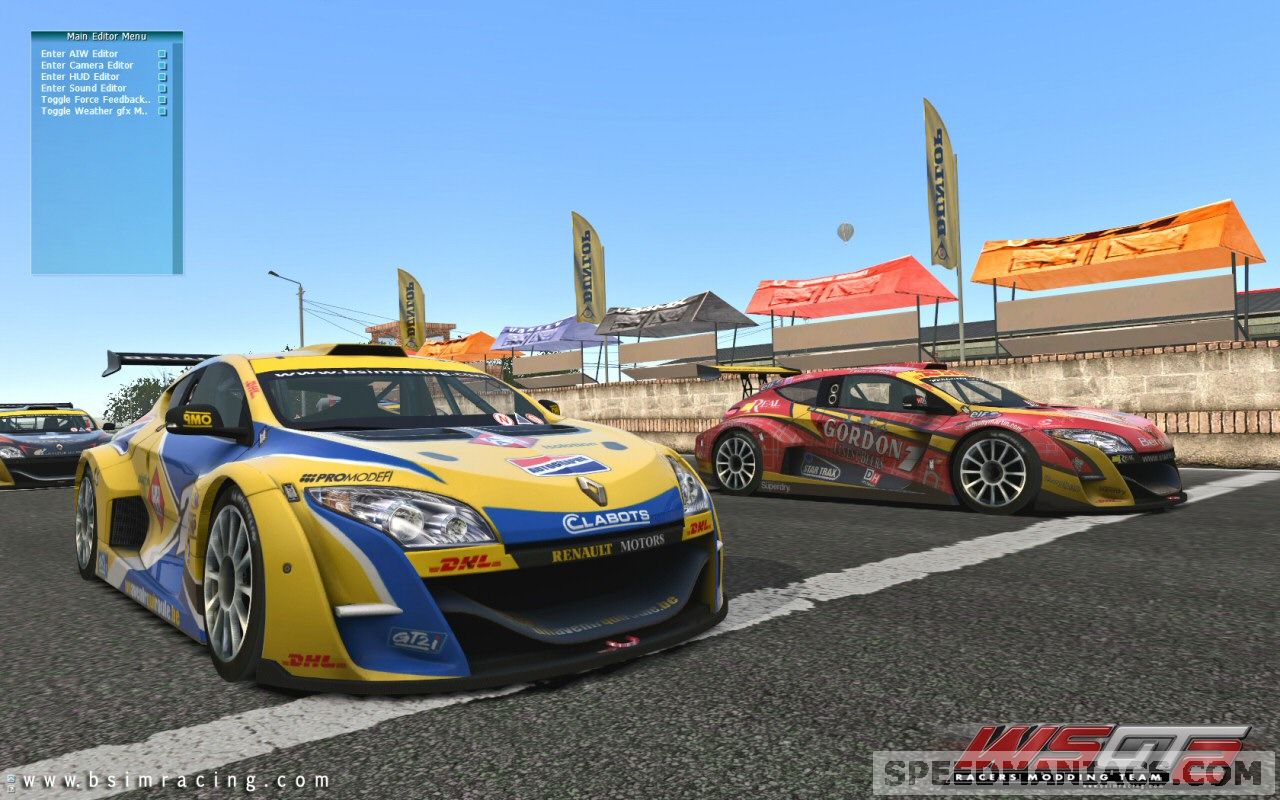Select Enter HUD Editor
Screen dimensions: 1280x800
[80, 77]
